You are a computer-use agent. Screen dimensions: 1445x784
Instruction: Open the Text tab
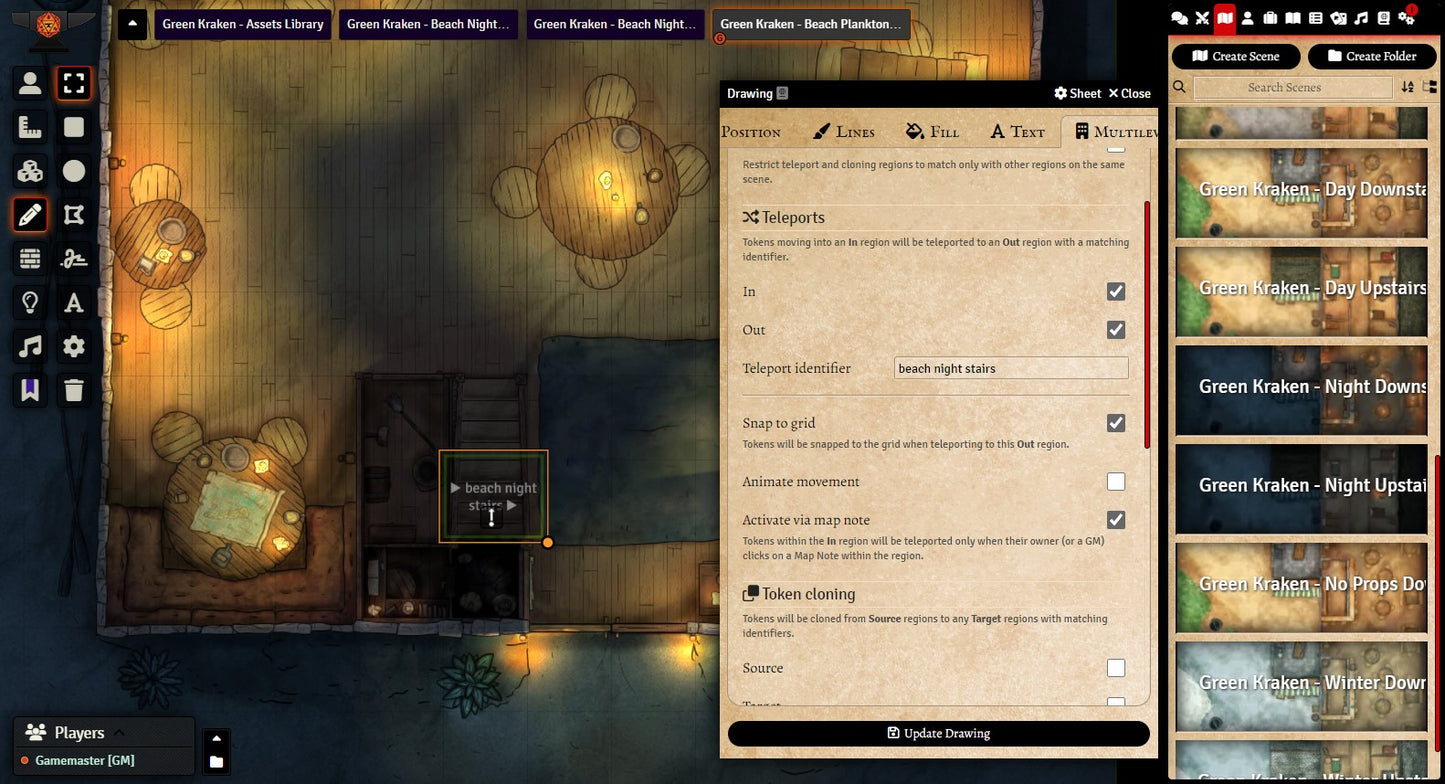pyautogui.click(x=1017, y=131)
